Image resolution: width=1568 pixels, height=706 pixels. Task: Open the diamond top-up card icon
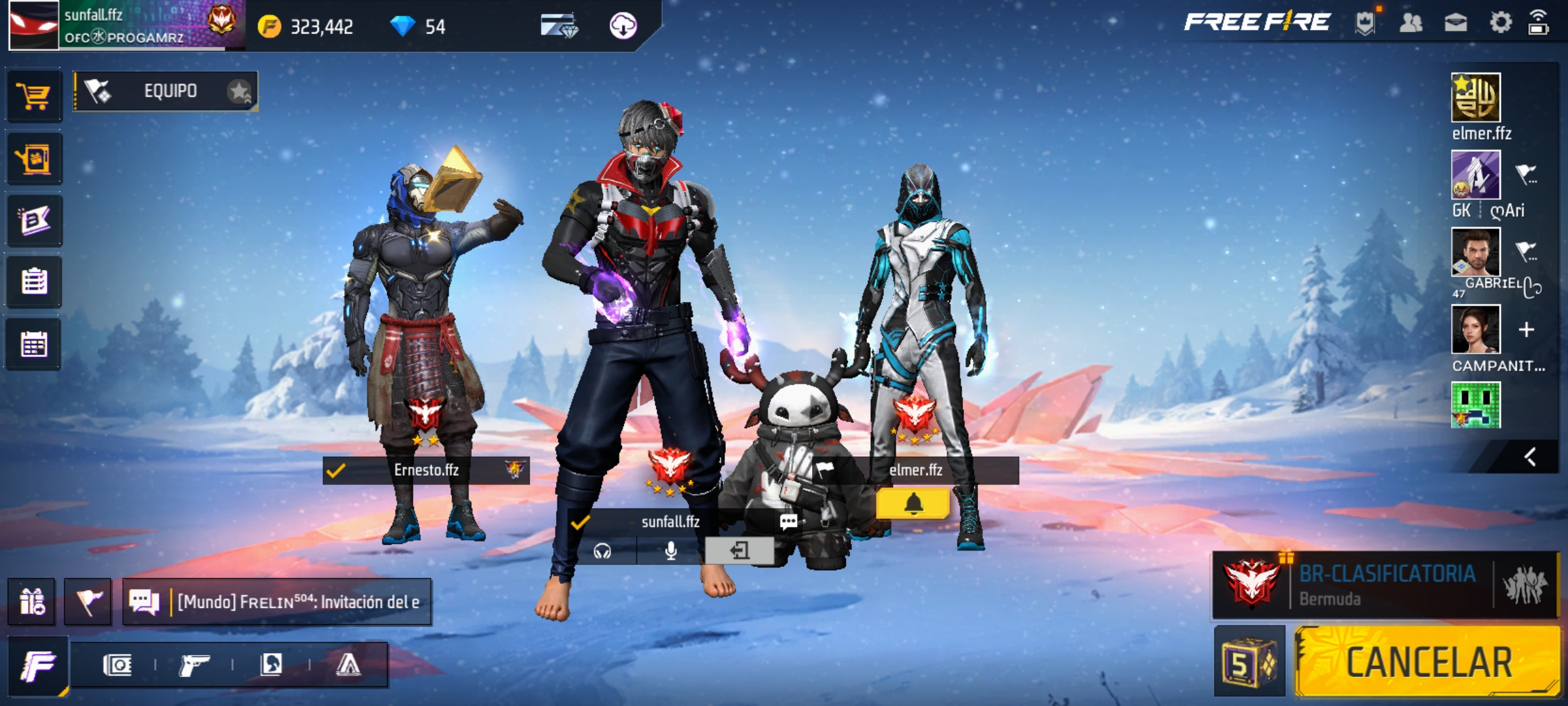559,26
